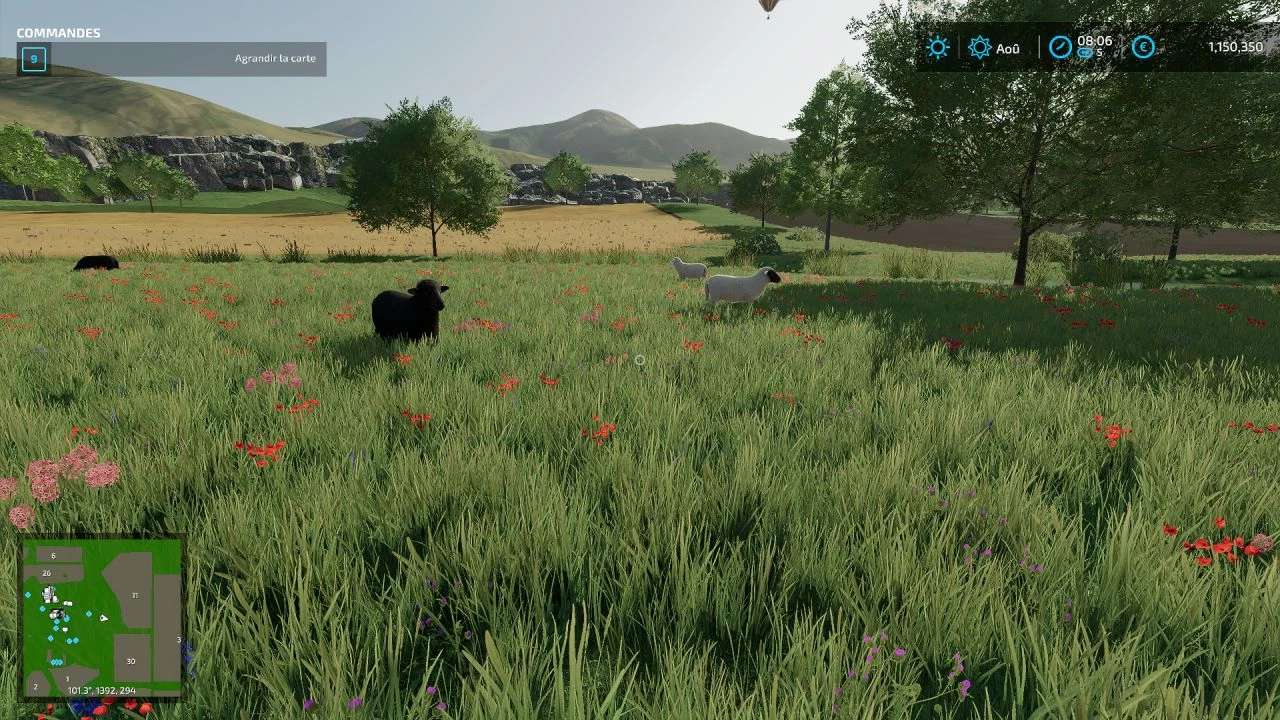This screenshot has width=1280, height=720.
Task: Open the minimap with numbered fields
Action: (x=102, y=617)
